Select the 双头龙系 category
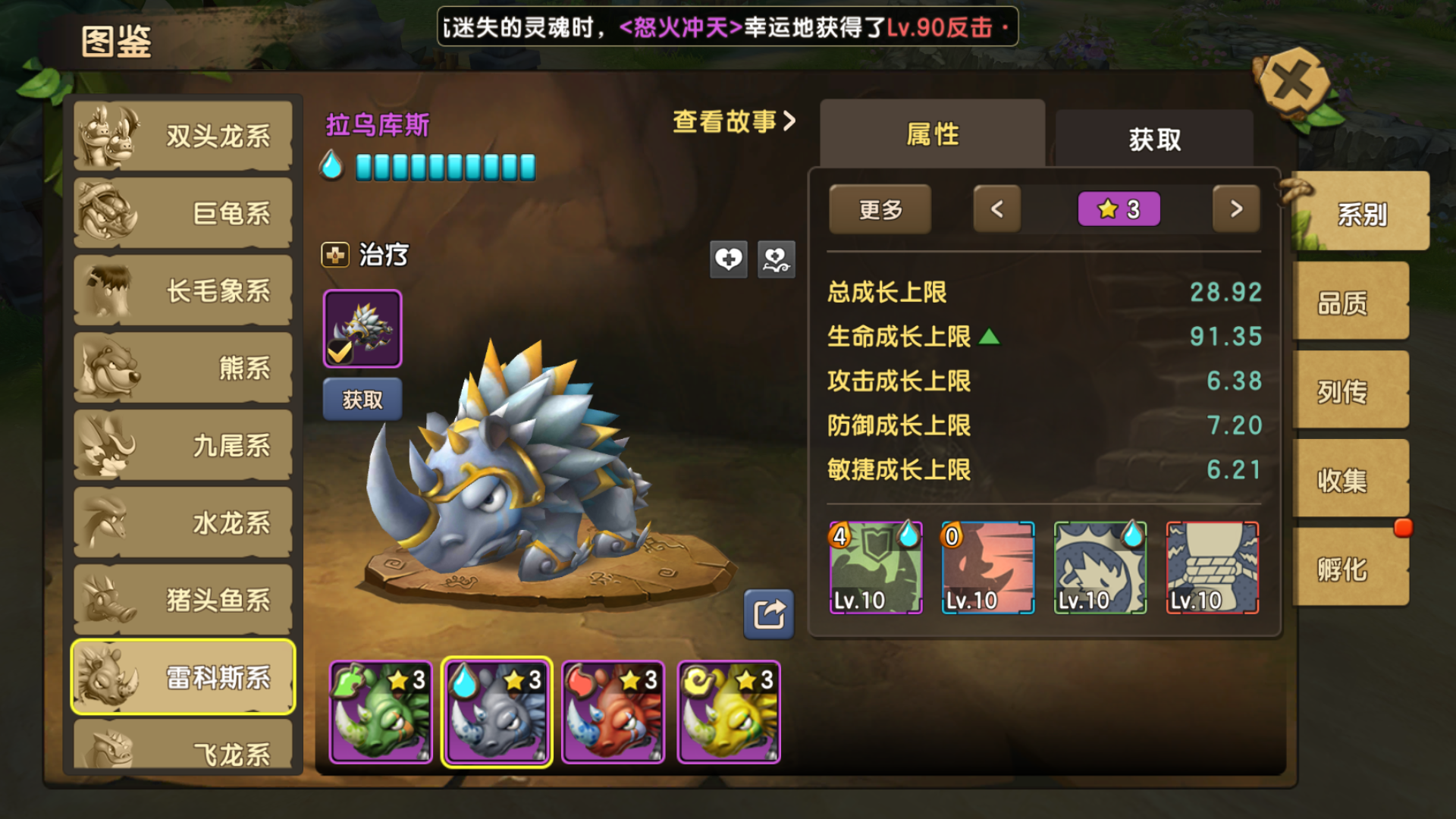Image resolution: width=1456 pixels, height=819 pixels. pos(183,136)
